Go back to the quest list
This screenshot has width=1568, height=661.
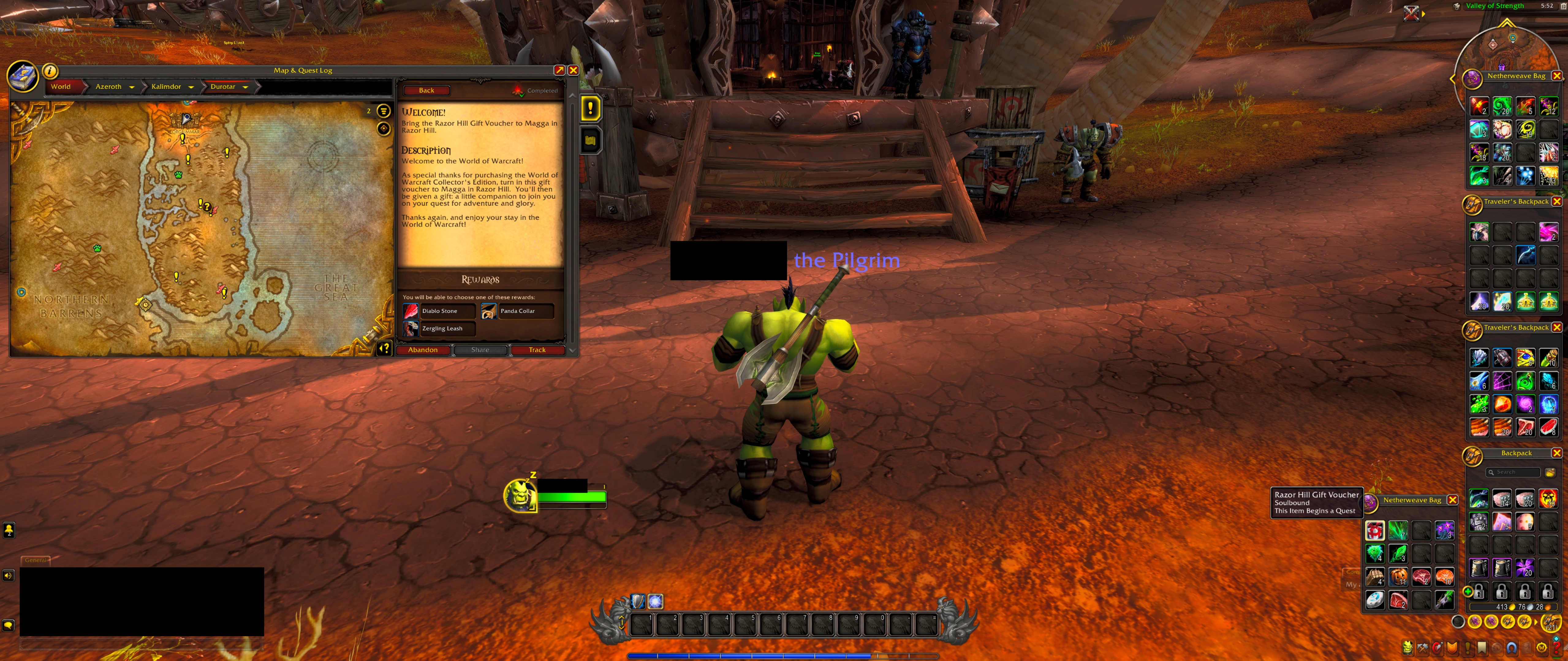coord(426,90)
